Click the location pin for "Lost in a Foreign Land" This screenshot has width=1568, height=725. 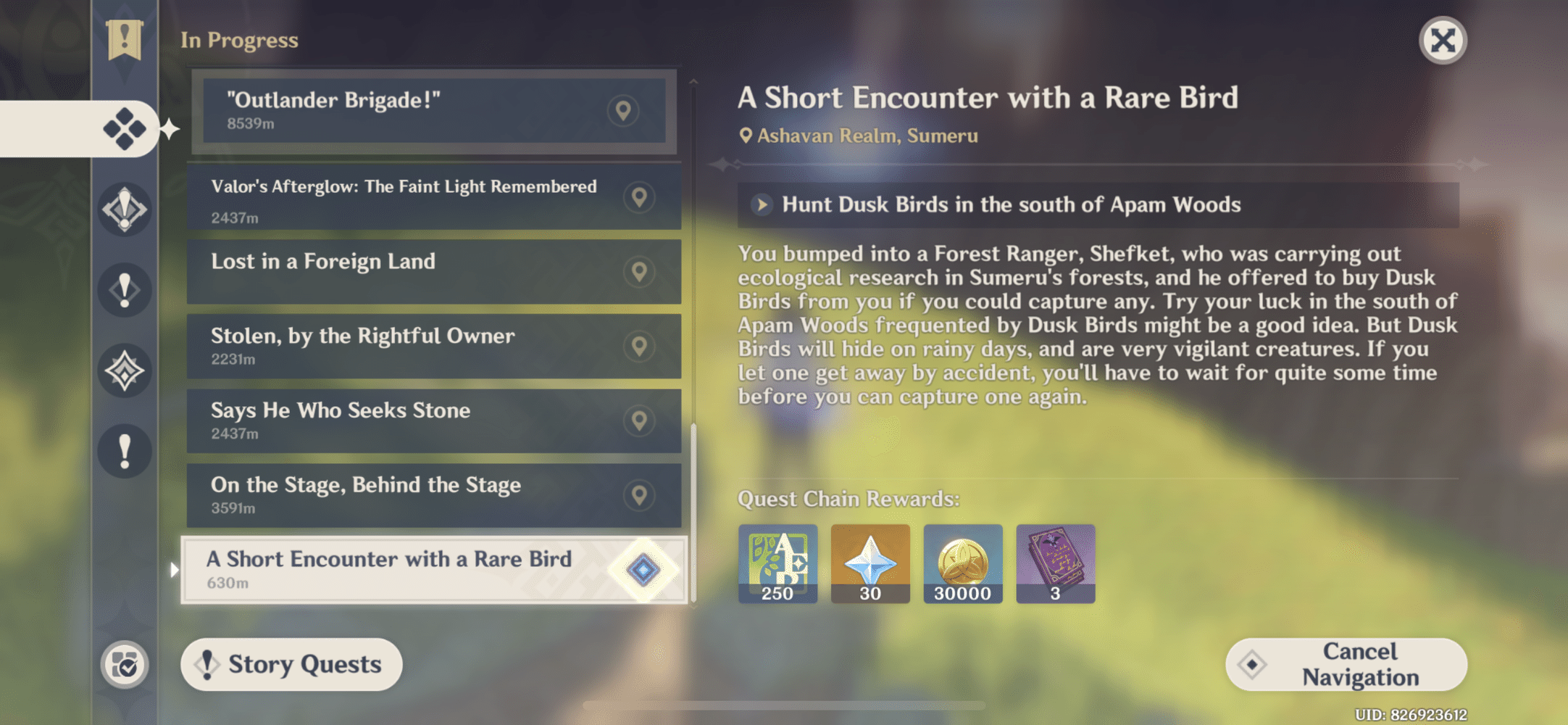pyautogui.click(x=638, y=272)
